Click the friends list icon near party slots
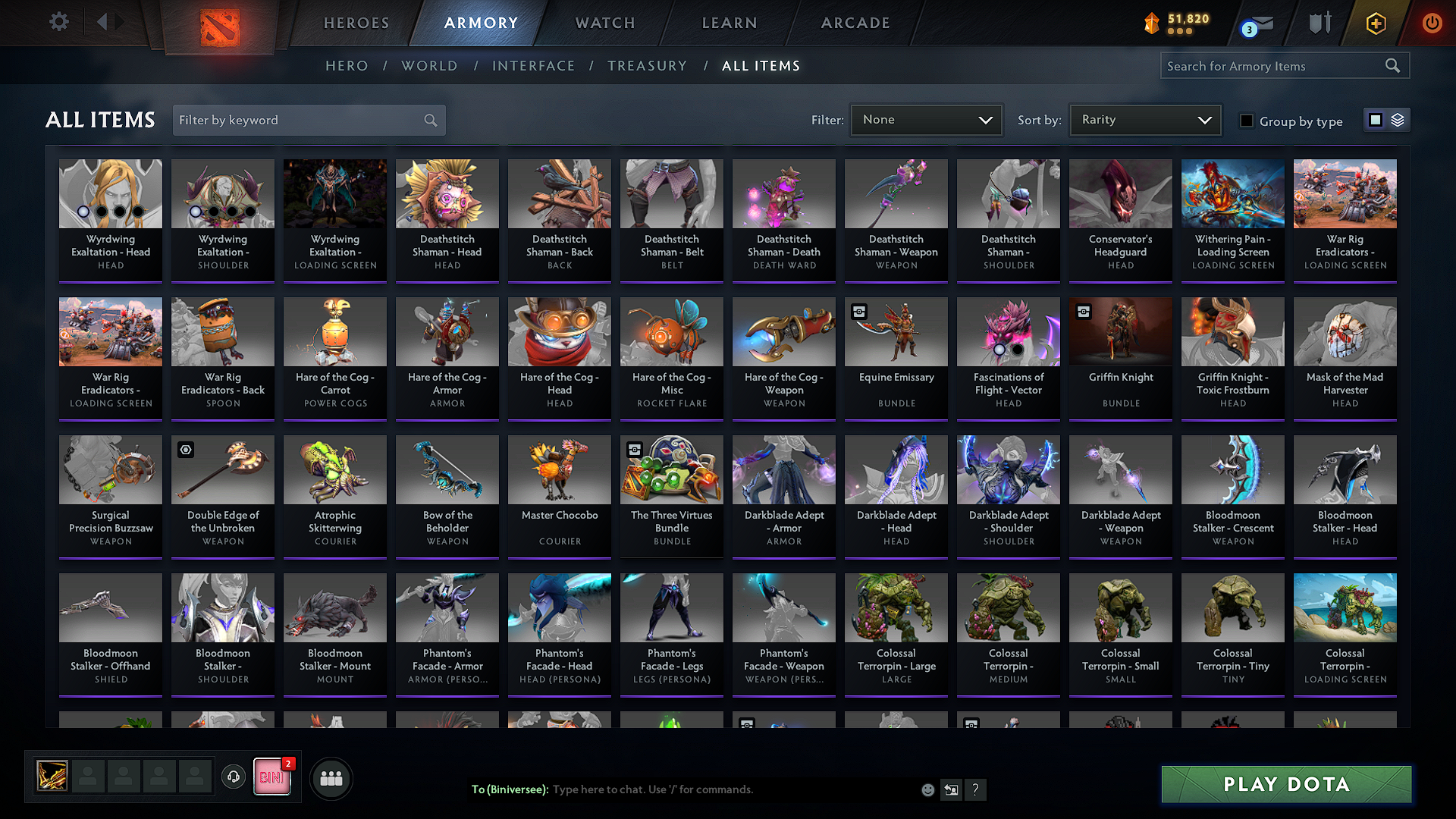 [331, 777]
